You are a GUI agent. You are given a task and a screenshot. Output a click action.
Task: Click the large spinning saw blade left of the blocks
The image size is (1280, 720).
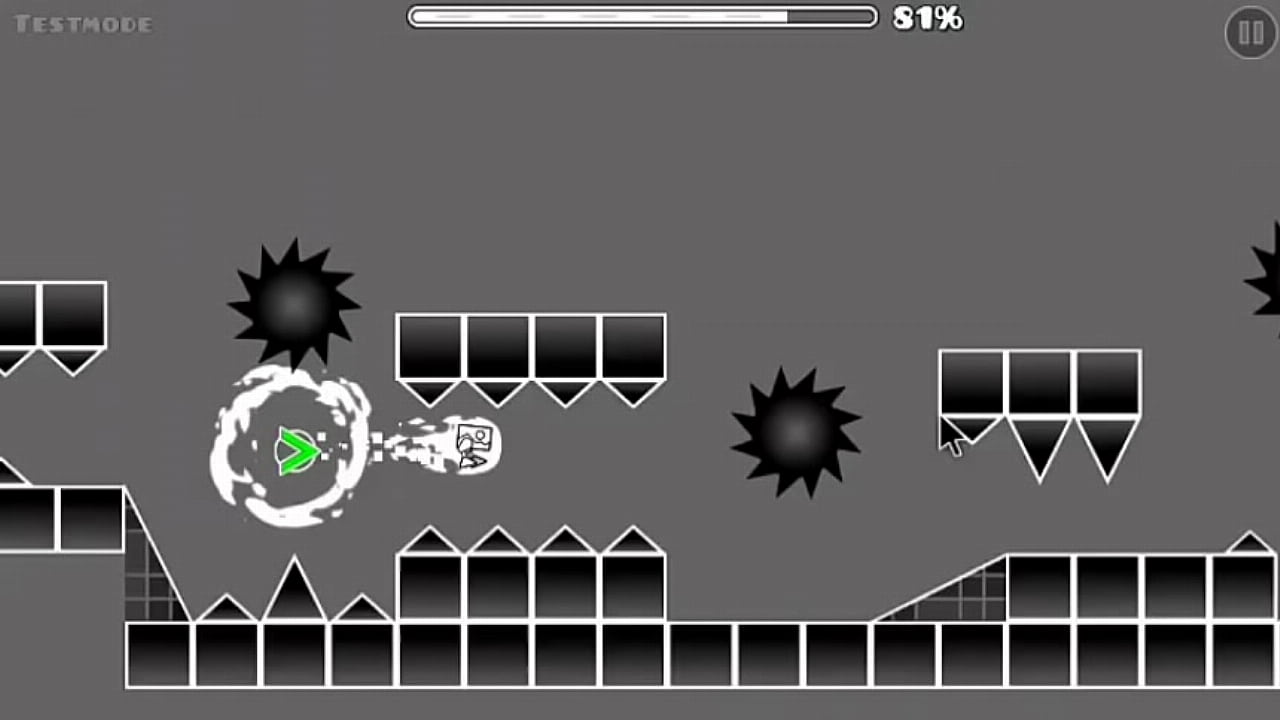click(294, 303)
